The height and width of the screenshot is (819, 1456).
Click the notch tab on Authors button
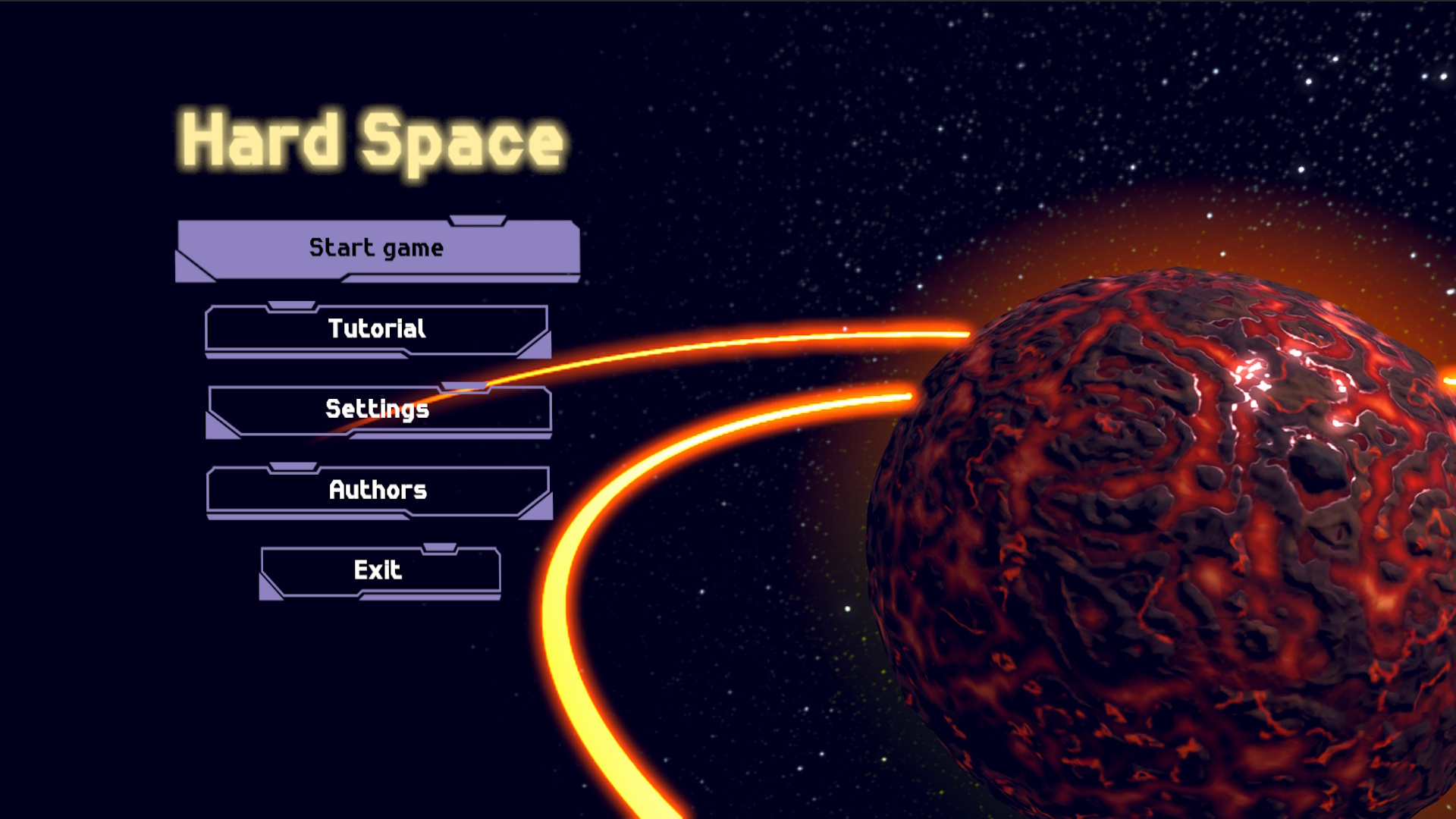click(293, 467)
